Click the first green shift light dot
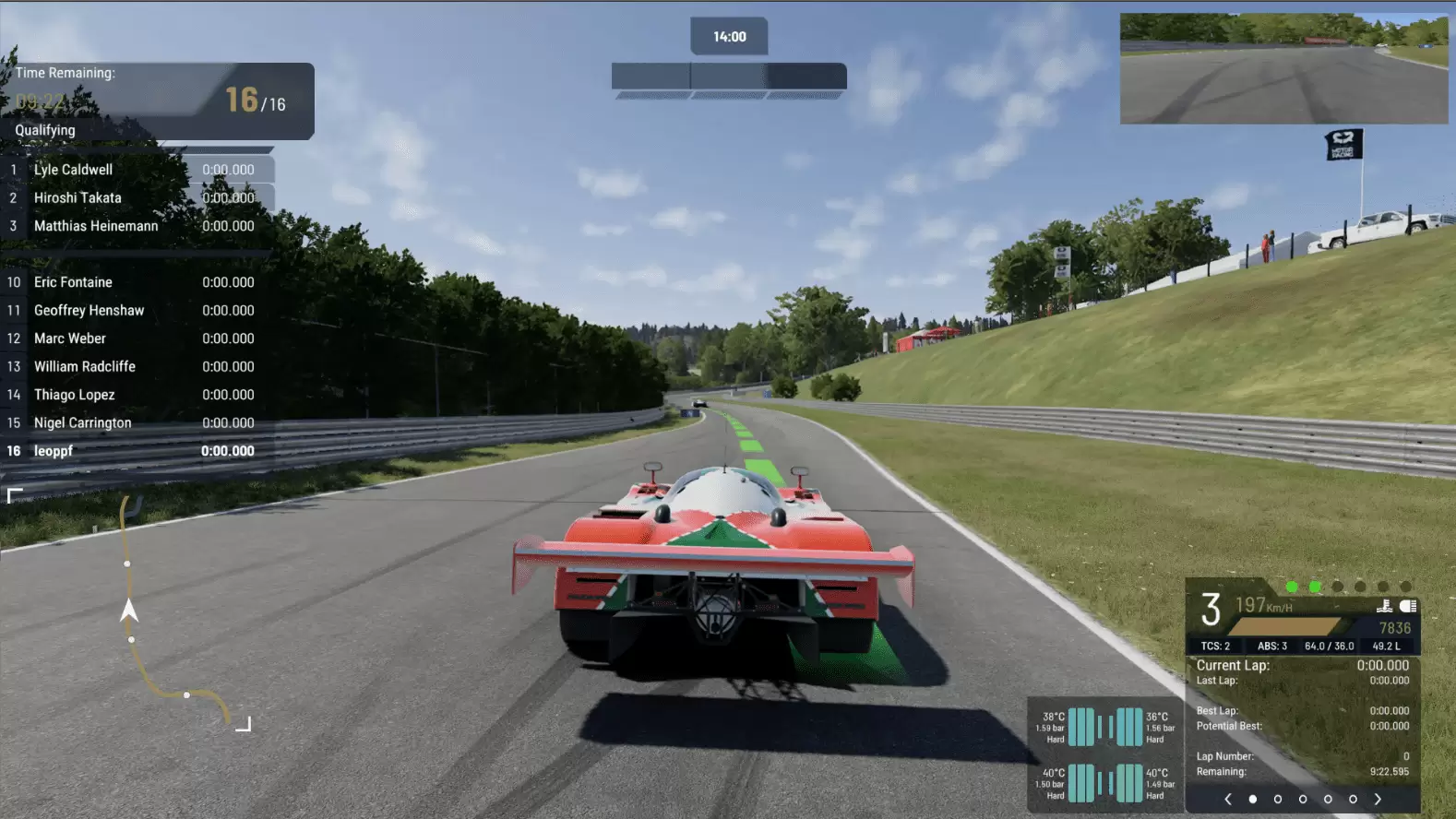Viewport: 1456px width, 819px height. point(1291,586)
